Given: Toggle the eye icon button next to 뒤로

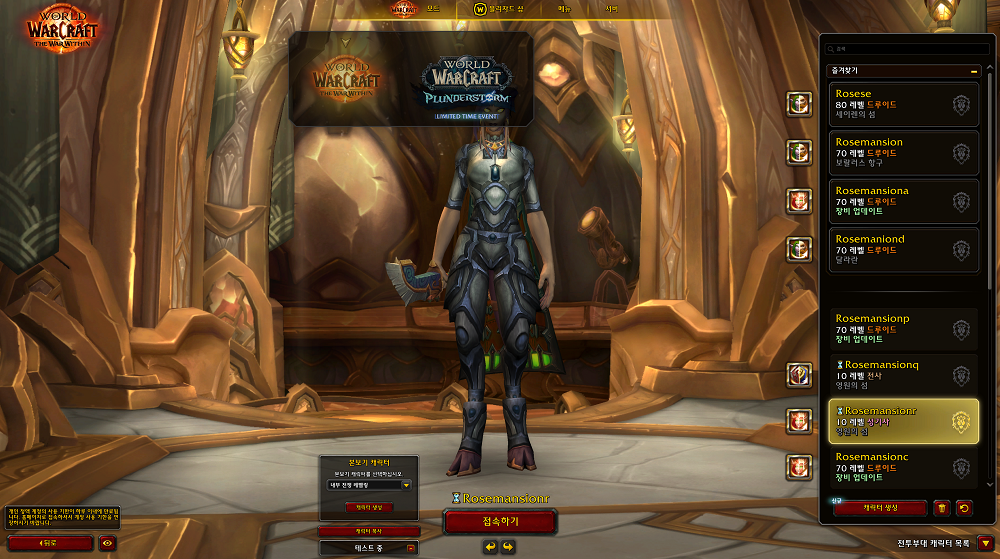Looking at the screenshot, I should point(107,543).
